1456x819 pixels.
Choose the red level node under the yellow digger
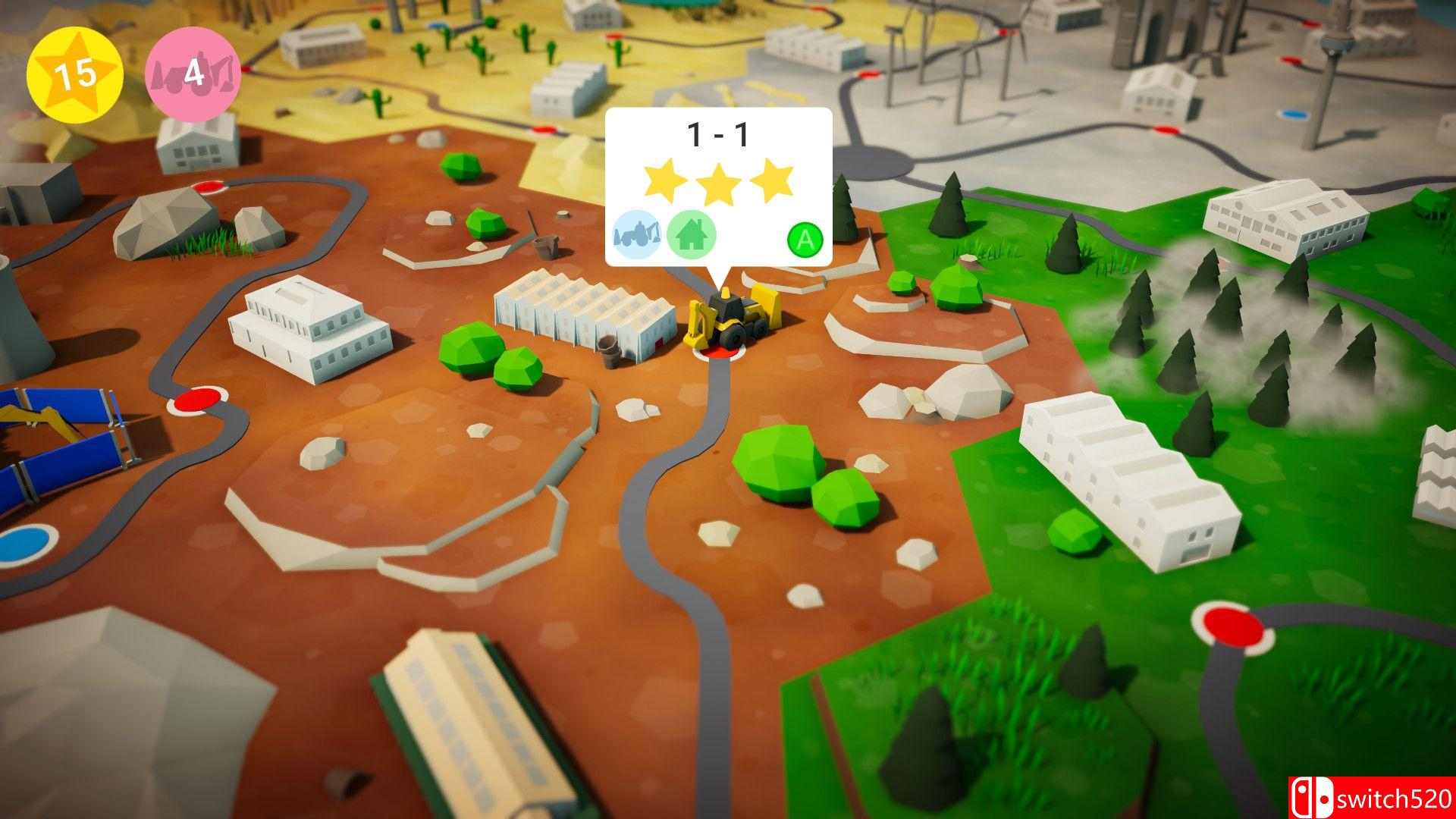[x=715, y=352]
